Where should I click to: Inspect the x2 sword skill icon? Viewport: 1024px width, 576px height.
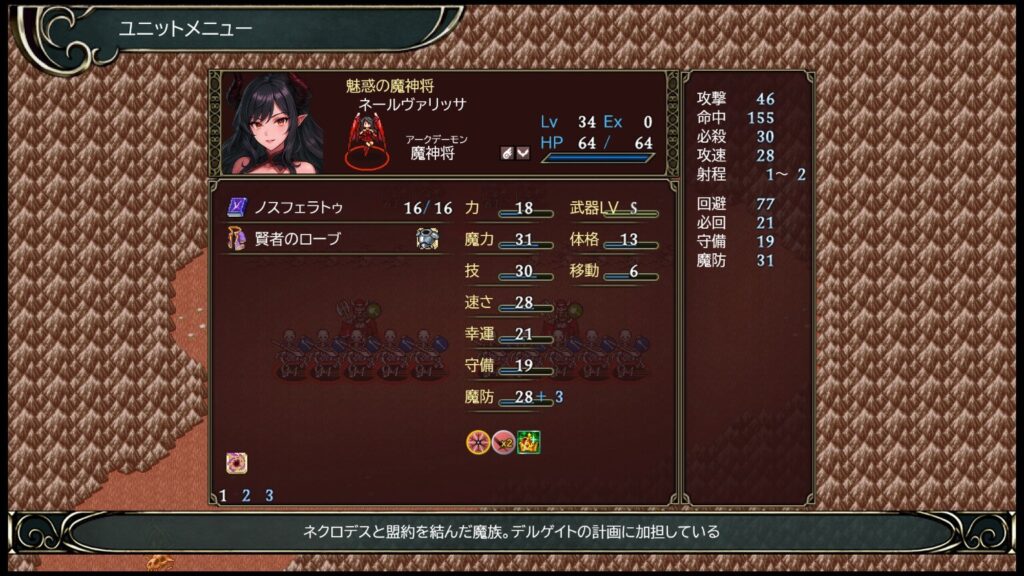[503, 442]
